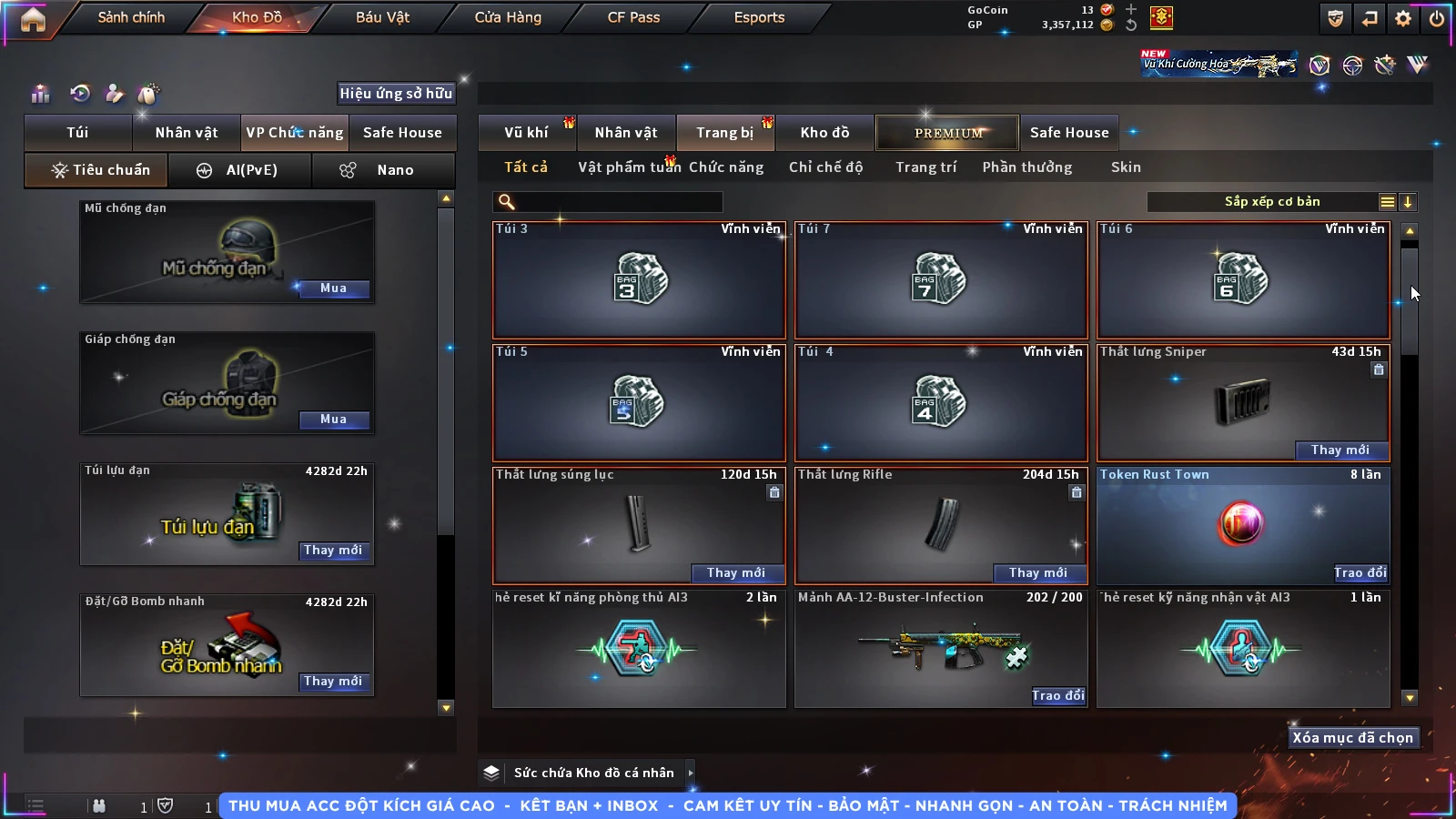The width and height of the screenshot is (1456, 819).
Task: Select the Vũ khí inventory tab
Action: 526,133
